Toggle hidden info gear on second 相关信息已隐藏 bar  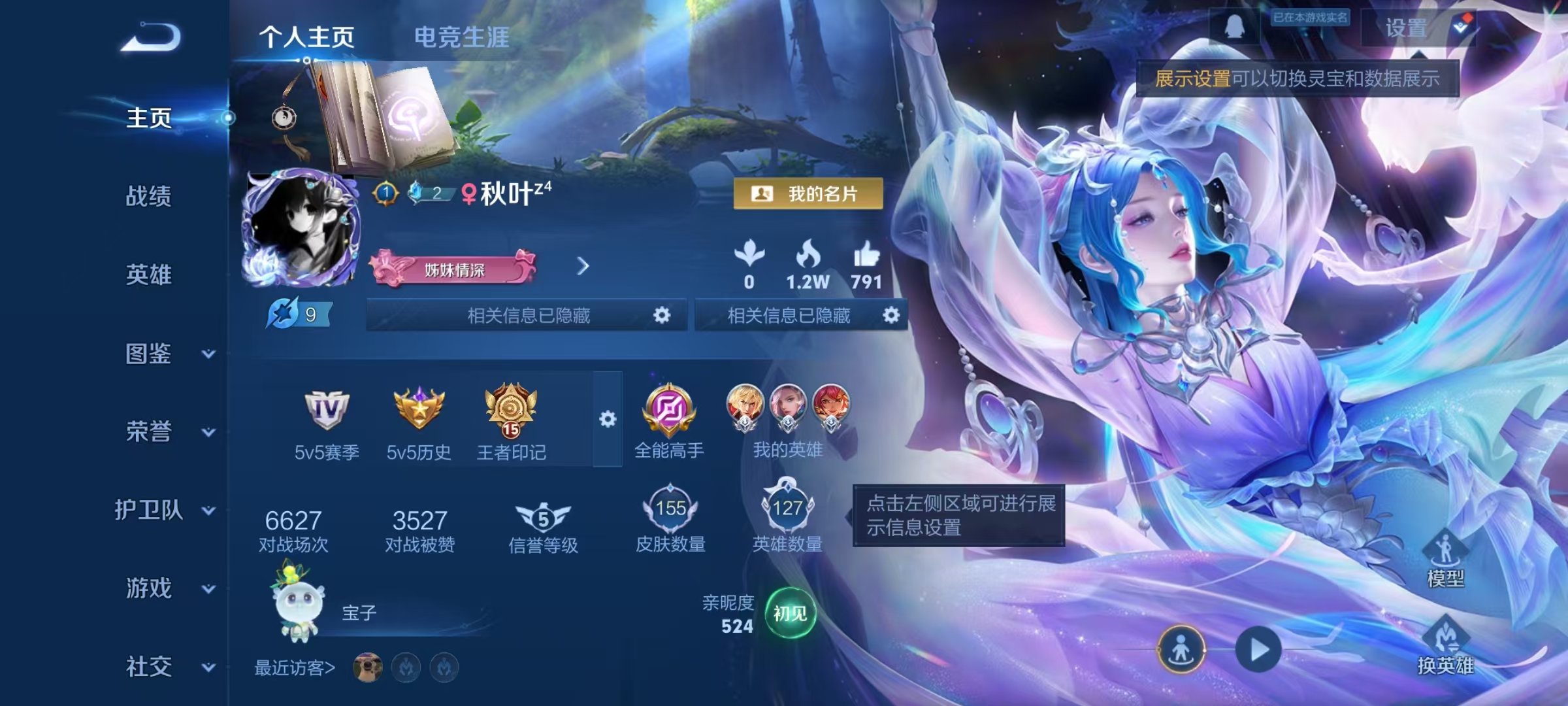coord(890,314)
